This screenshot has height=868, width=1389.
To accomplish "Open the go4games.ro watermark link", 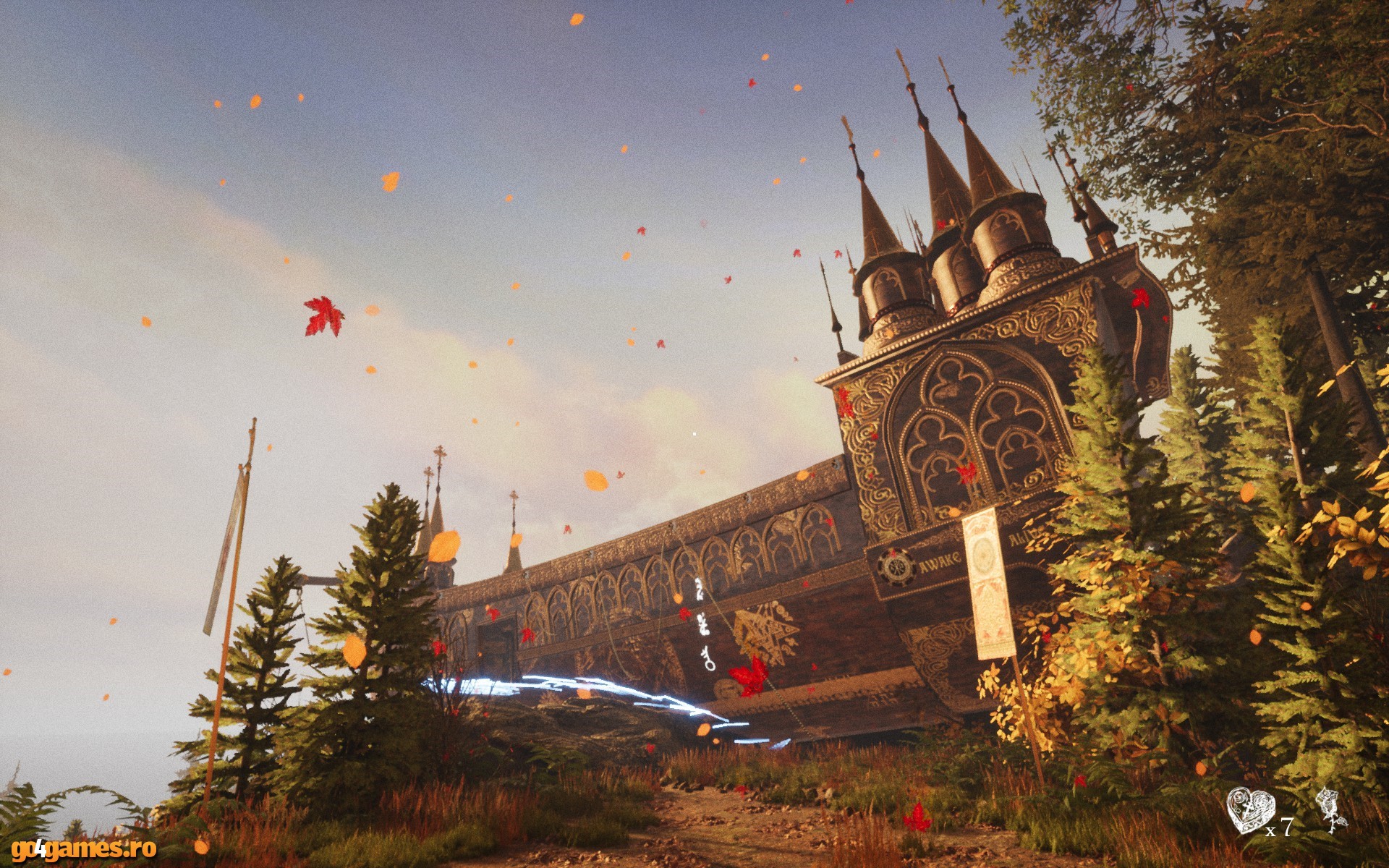I will pos(84,848).
